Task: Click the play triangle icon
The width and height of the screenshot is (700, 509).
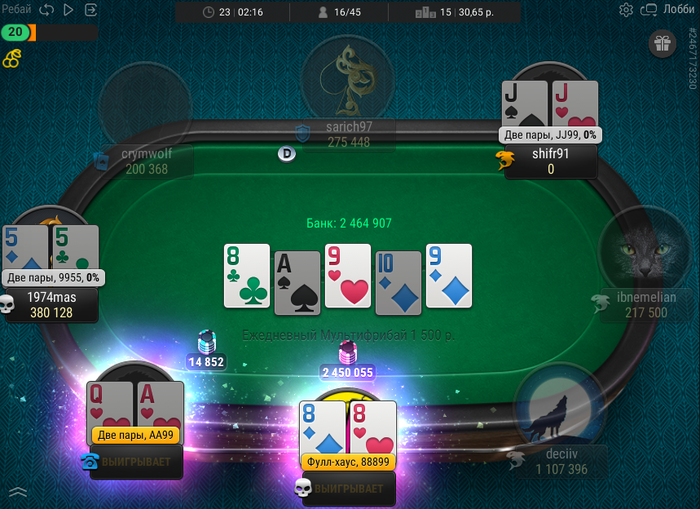Action: [x=68, y=10]
